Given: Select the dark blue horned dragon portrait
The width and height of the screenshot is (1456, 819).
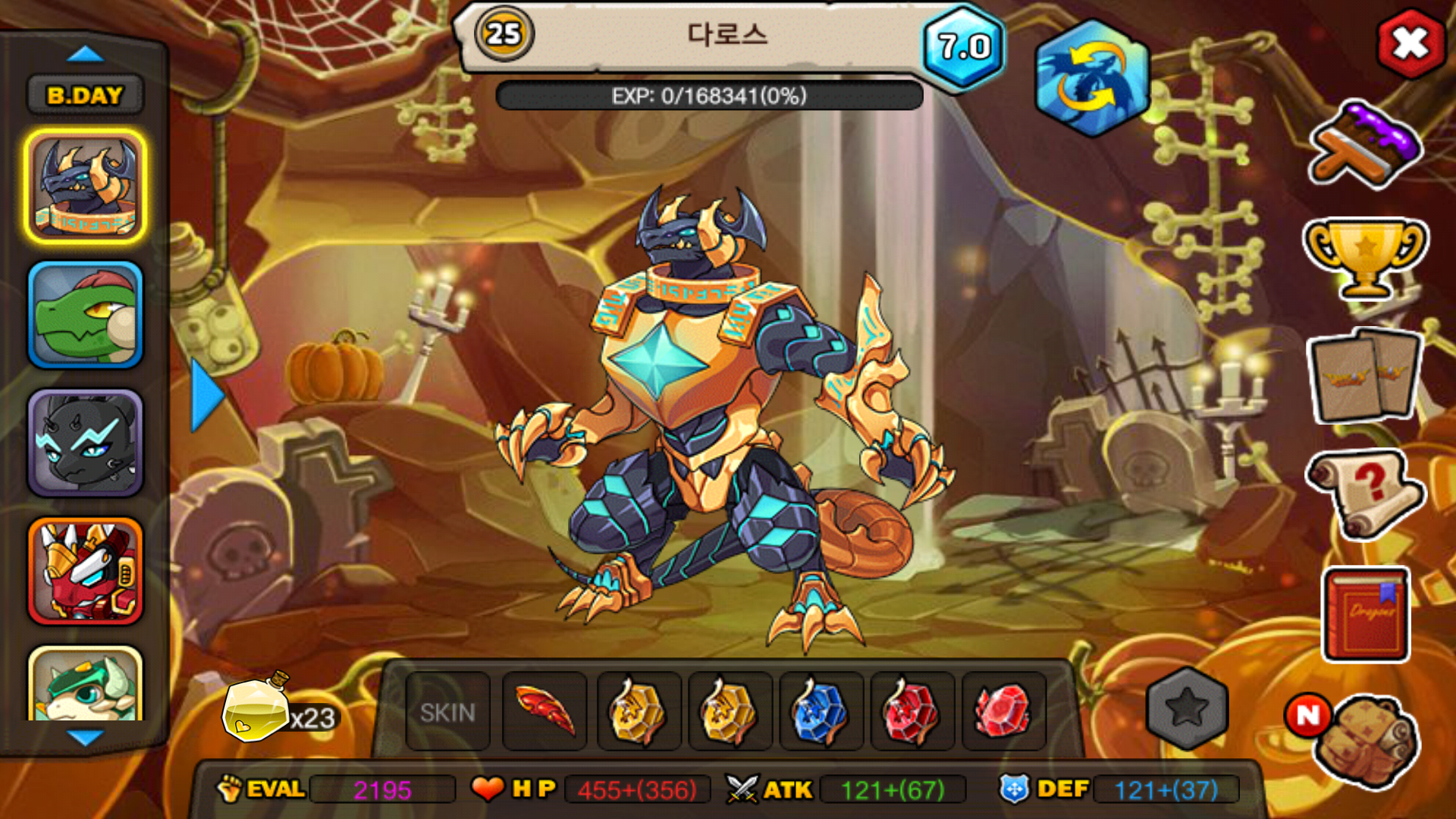Looking at the screenshot, I should pos(85,187).
